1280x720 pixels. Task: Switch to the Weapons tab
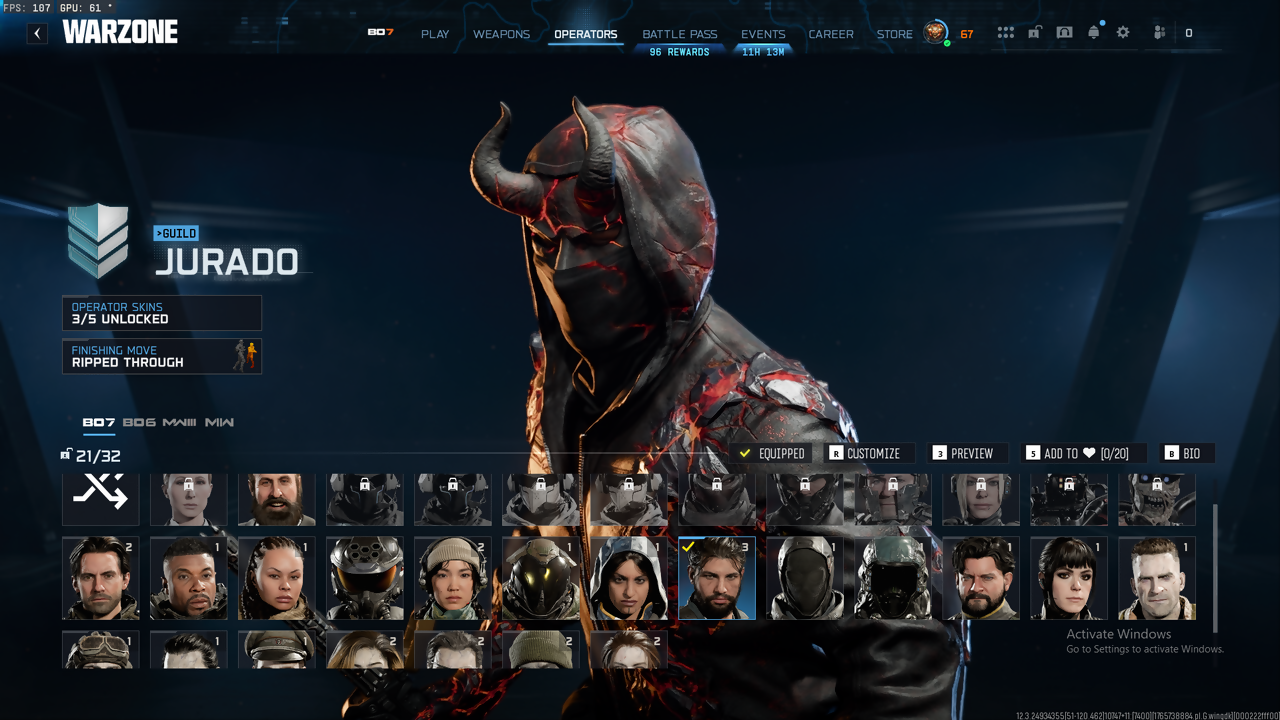(501, 34)
